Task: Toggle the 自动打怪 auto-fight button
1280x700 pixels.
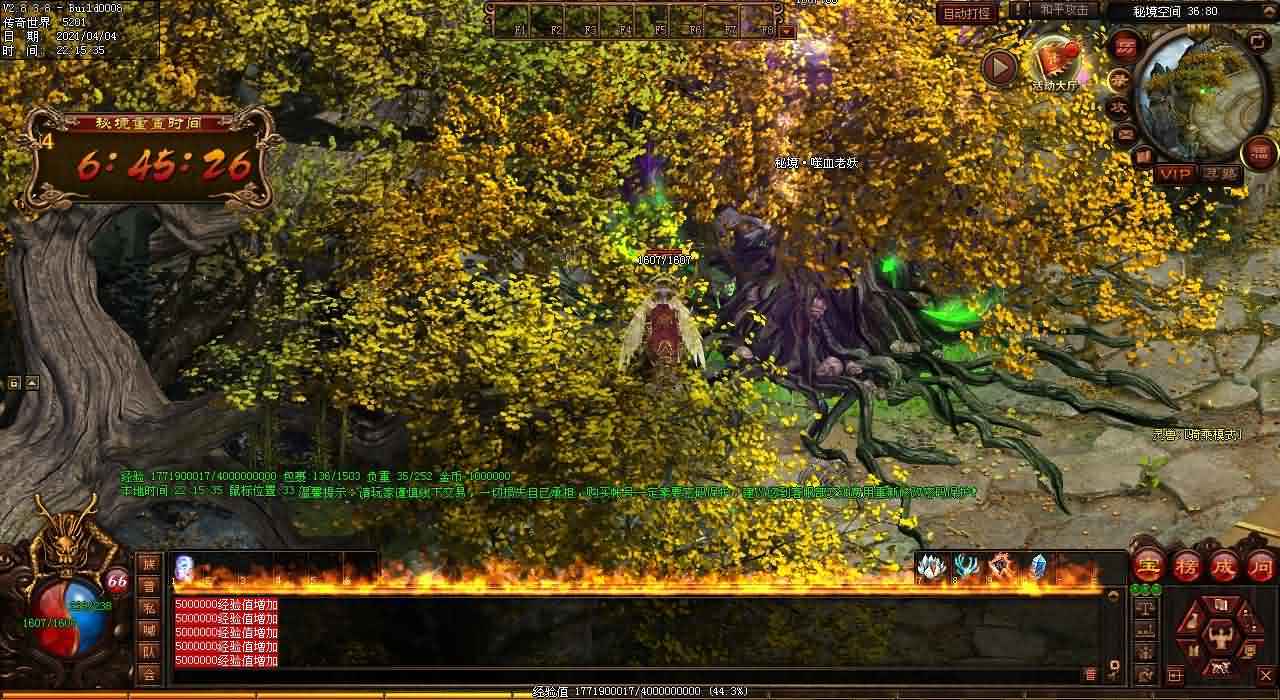Action: pyautogui.click(x=967, y=13)
